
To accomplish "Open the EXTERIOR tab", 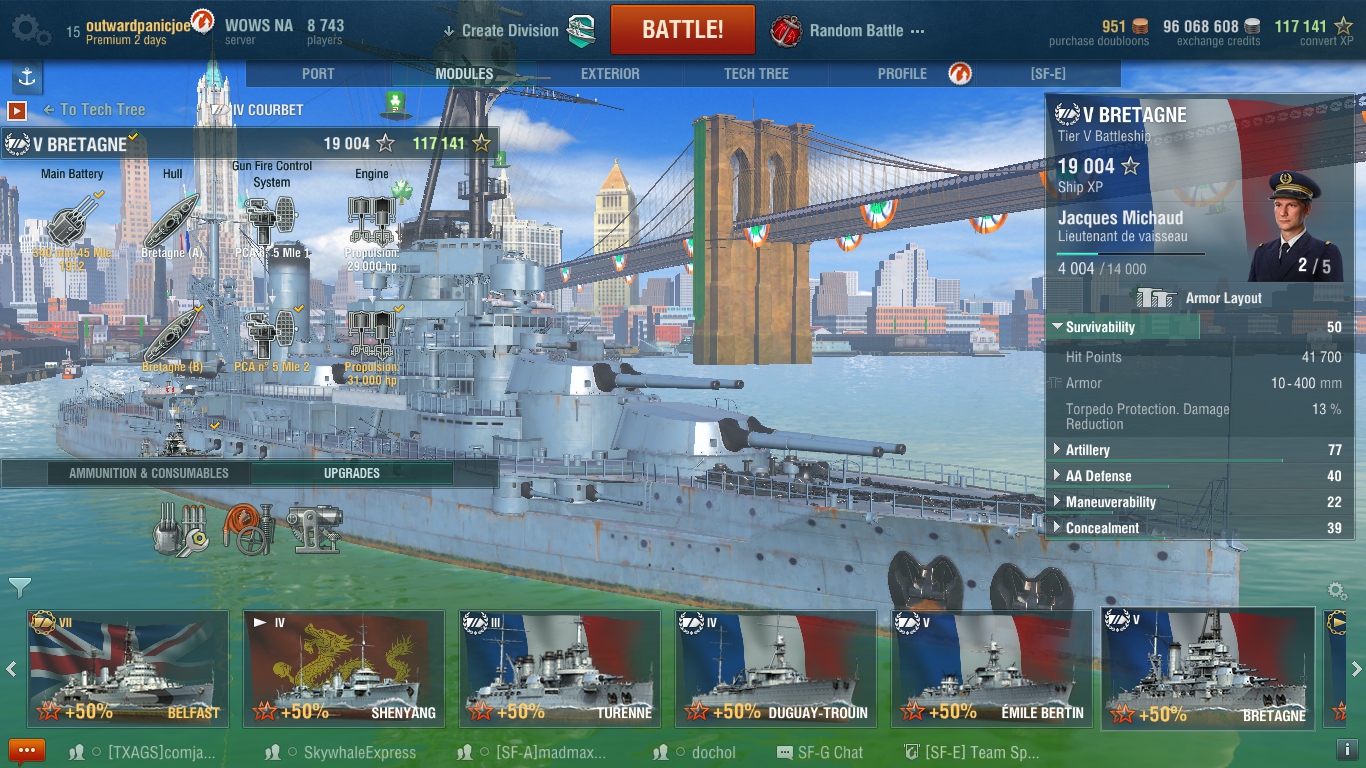I will click(x=610, y=74).
